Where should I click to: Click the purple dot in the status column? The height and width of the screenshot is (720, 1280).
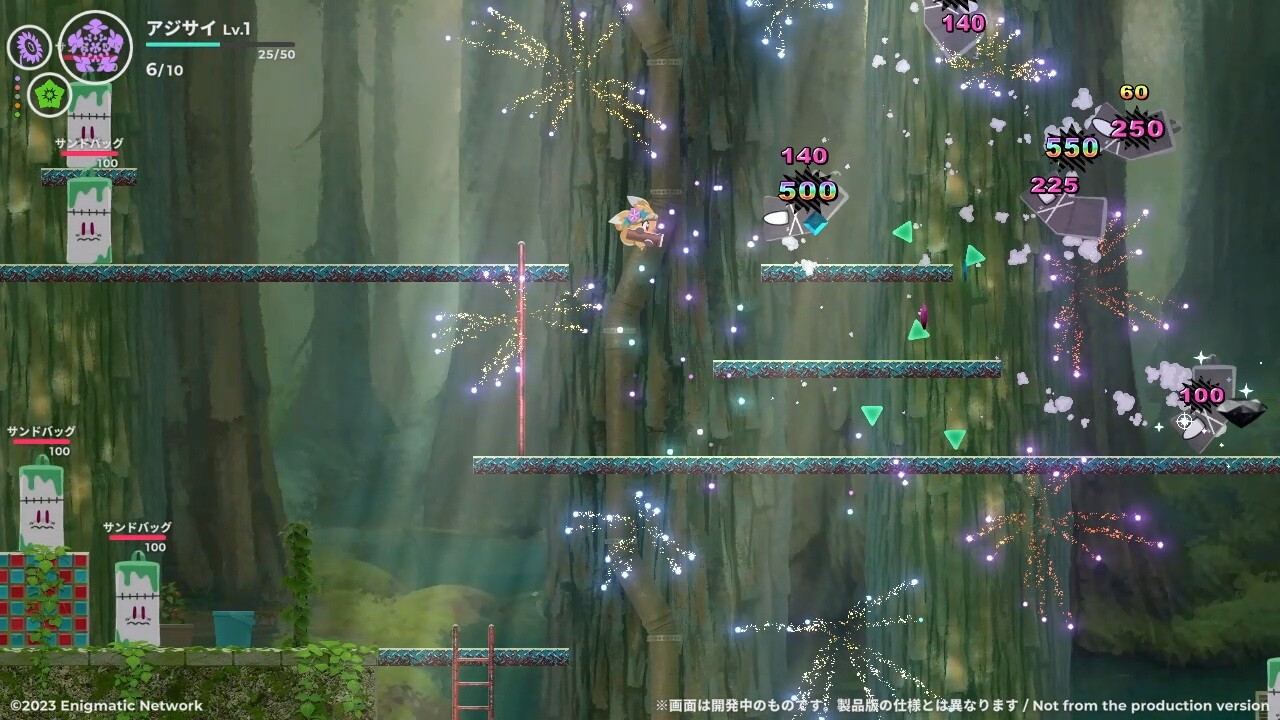17,79
